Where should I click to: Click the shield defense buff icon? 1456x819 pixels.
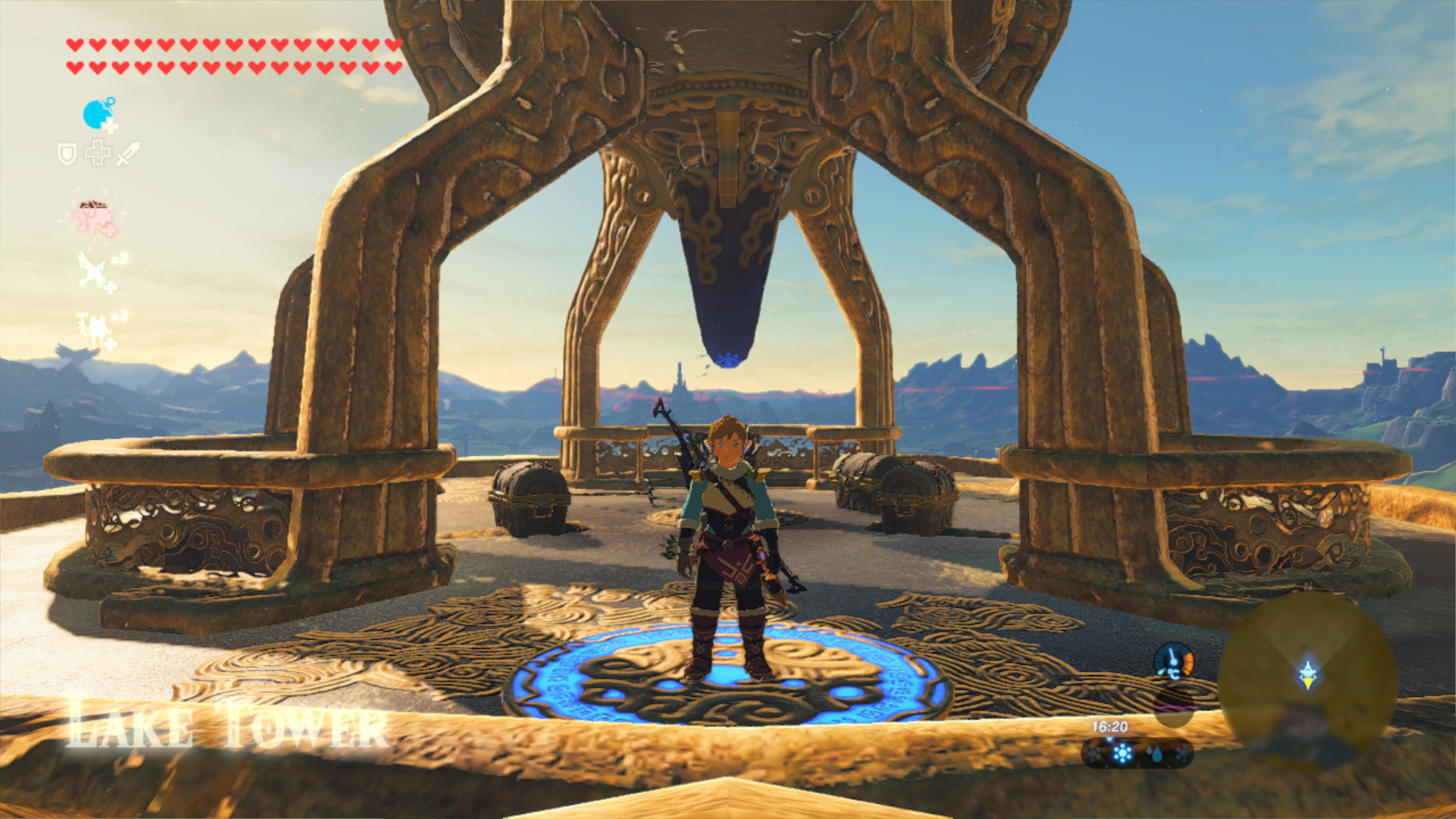tap(68, 153)
